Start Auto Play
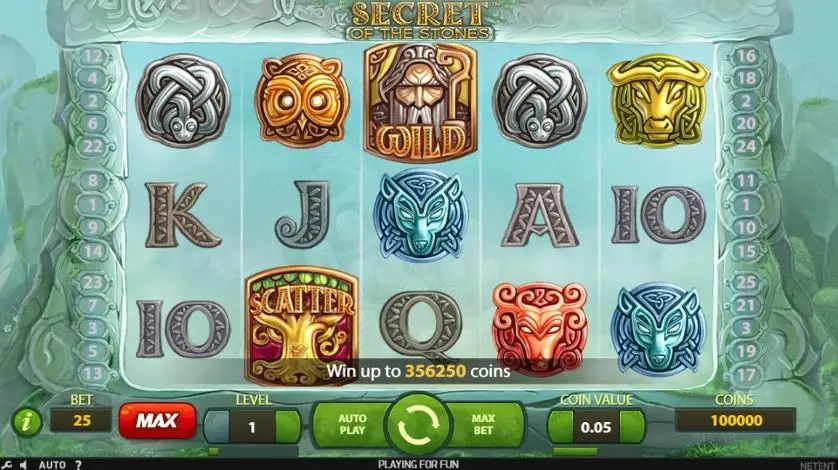 352,424
